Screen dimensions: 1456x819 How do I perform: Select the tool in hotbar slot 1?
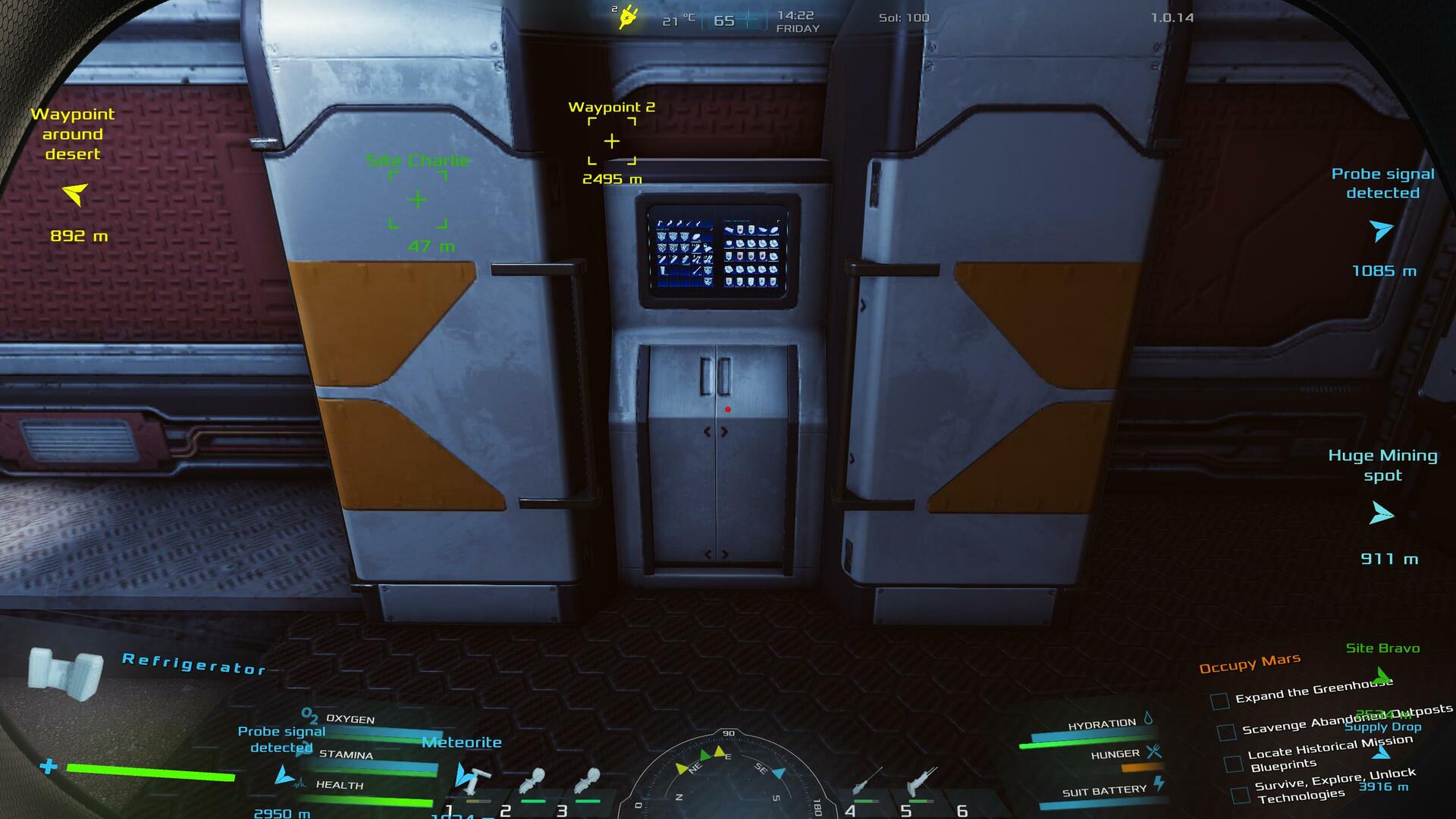[x=474, y=780]
